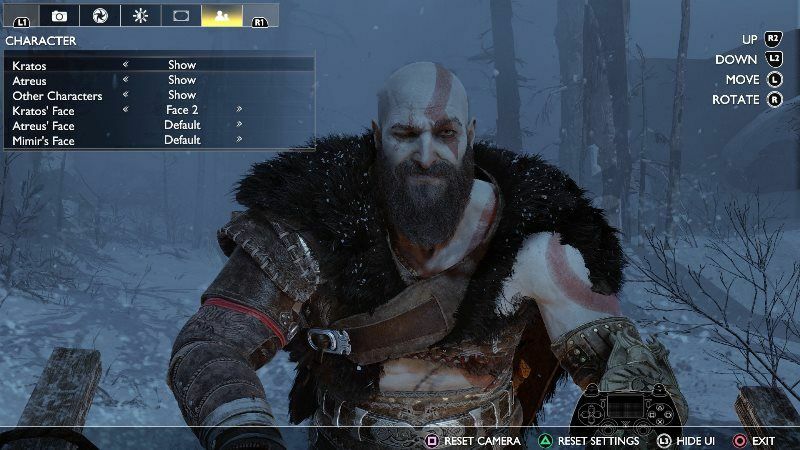
Task: Click the left arrow for Other Characters
Action: tap(125, 95)
